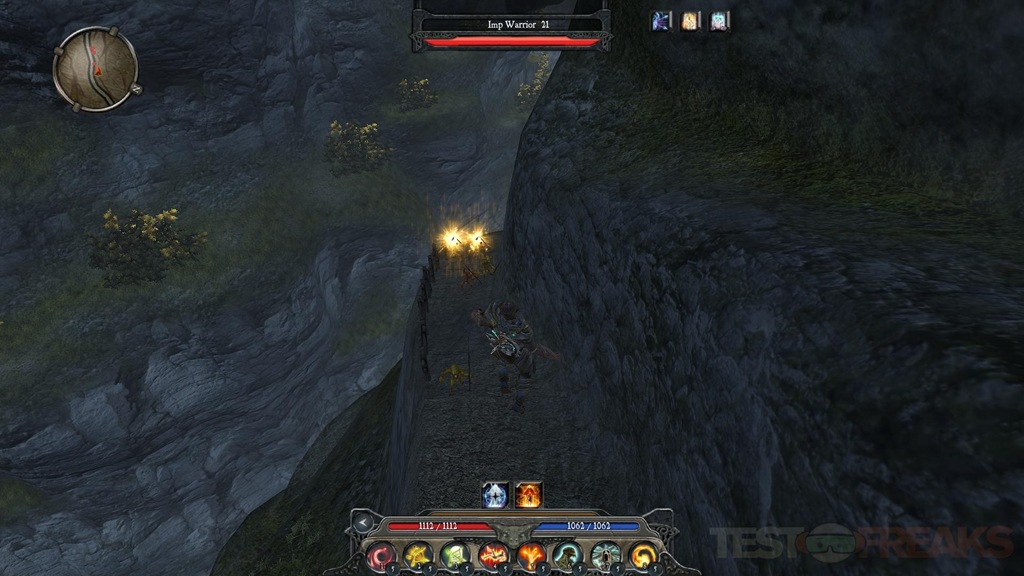The width and height of the screenshot is (1024, 576).
Task: Cast the orange fire spiral skill
Action: tap(642, 556)
